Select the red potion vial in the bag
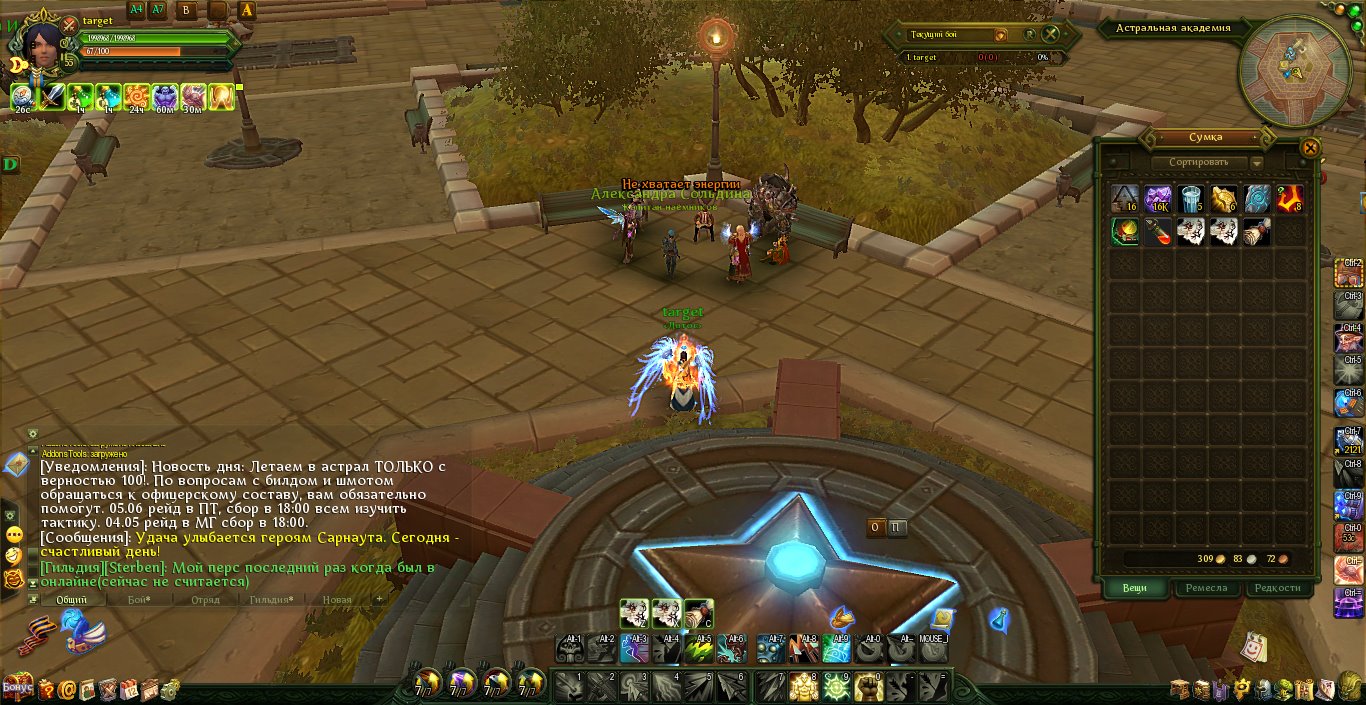1366x705 pixels. point(1158,232)
